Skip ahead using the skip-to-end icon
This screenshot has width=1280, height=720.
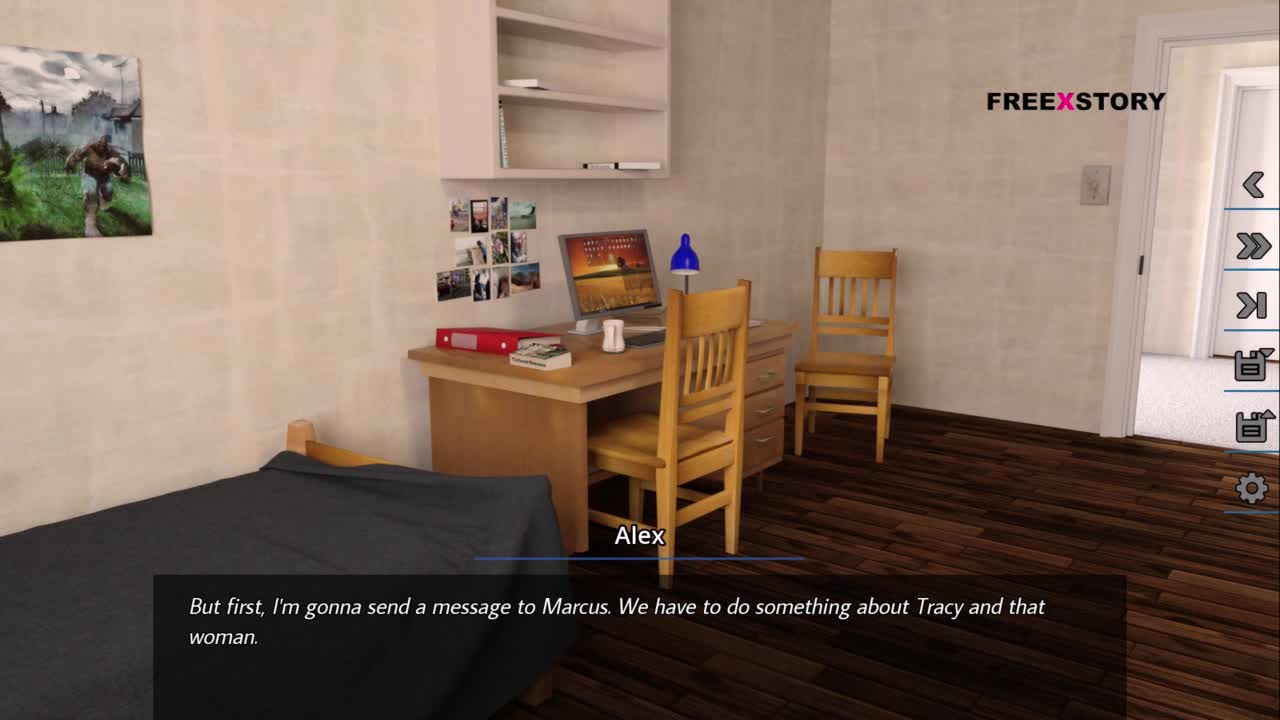[1252, 306]
